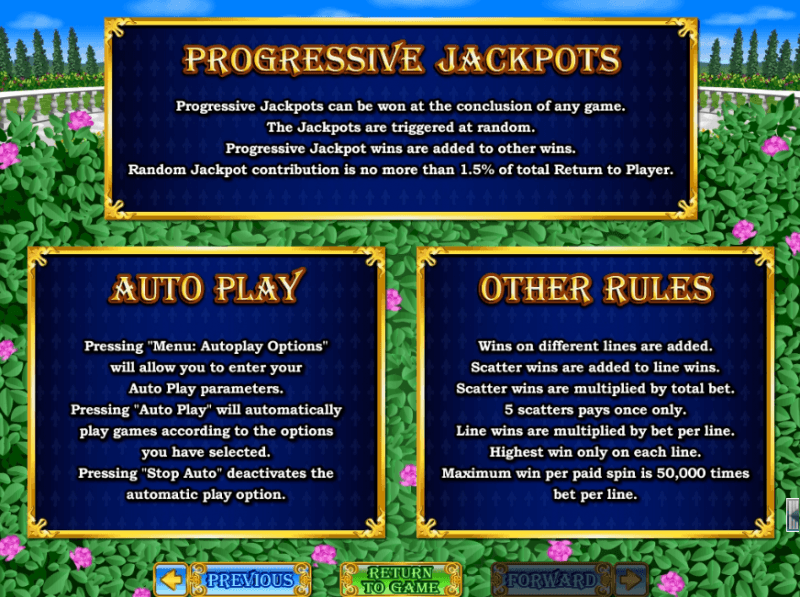This screenshot has height=597, width=800.
Task: Go to the Previous help page
Action: (x=229, y=579)
